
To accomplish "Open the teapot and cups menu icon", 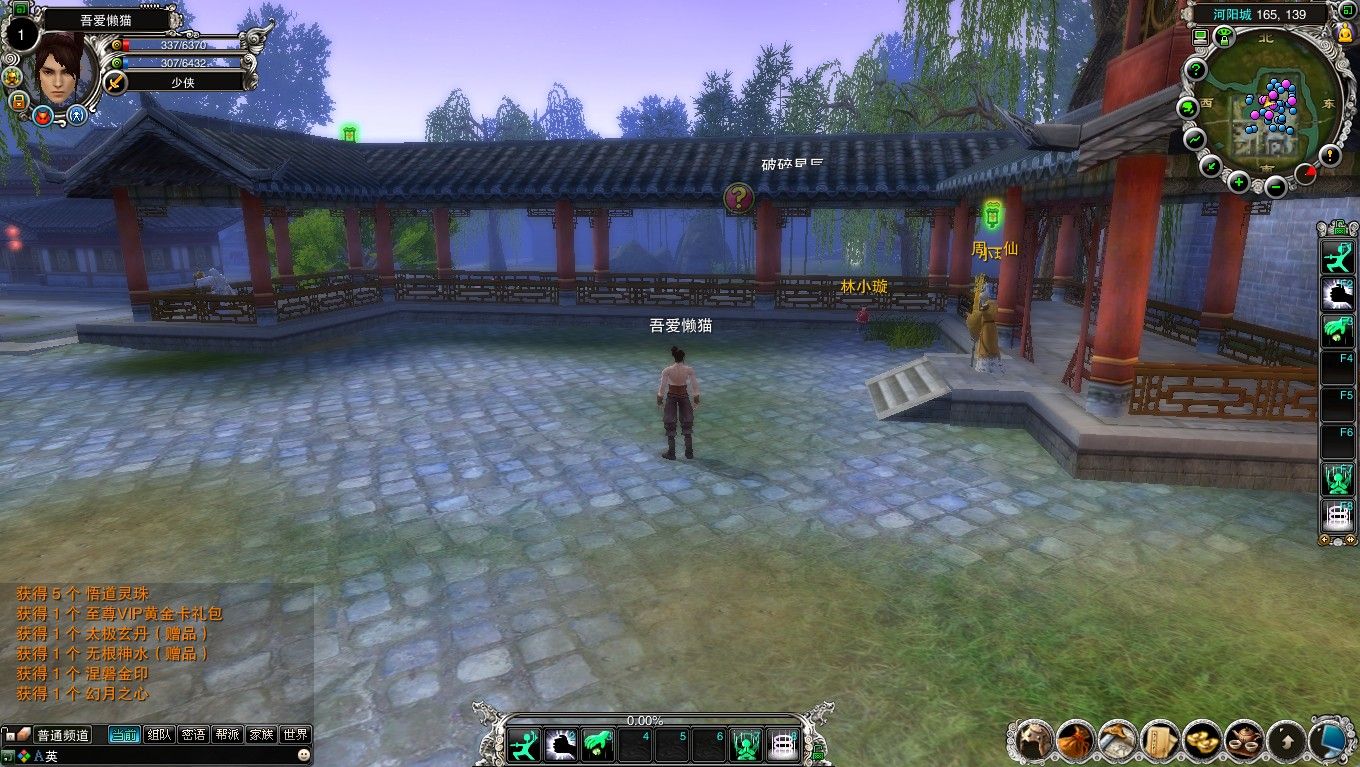I will coord(1243,740).
